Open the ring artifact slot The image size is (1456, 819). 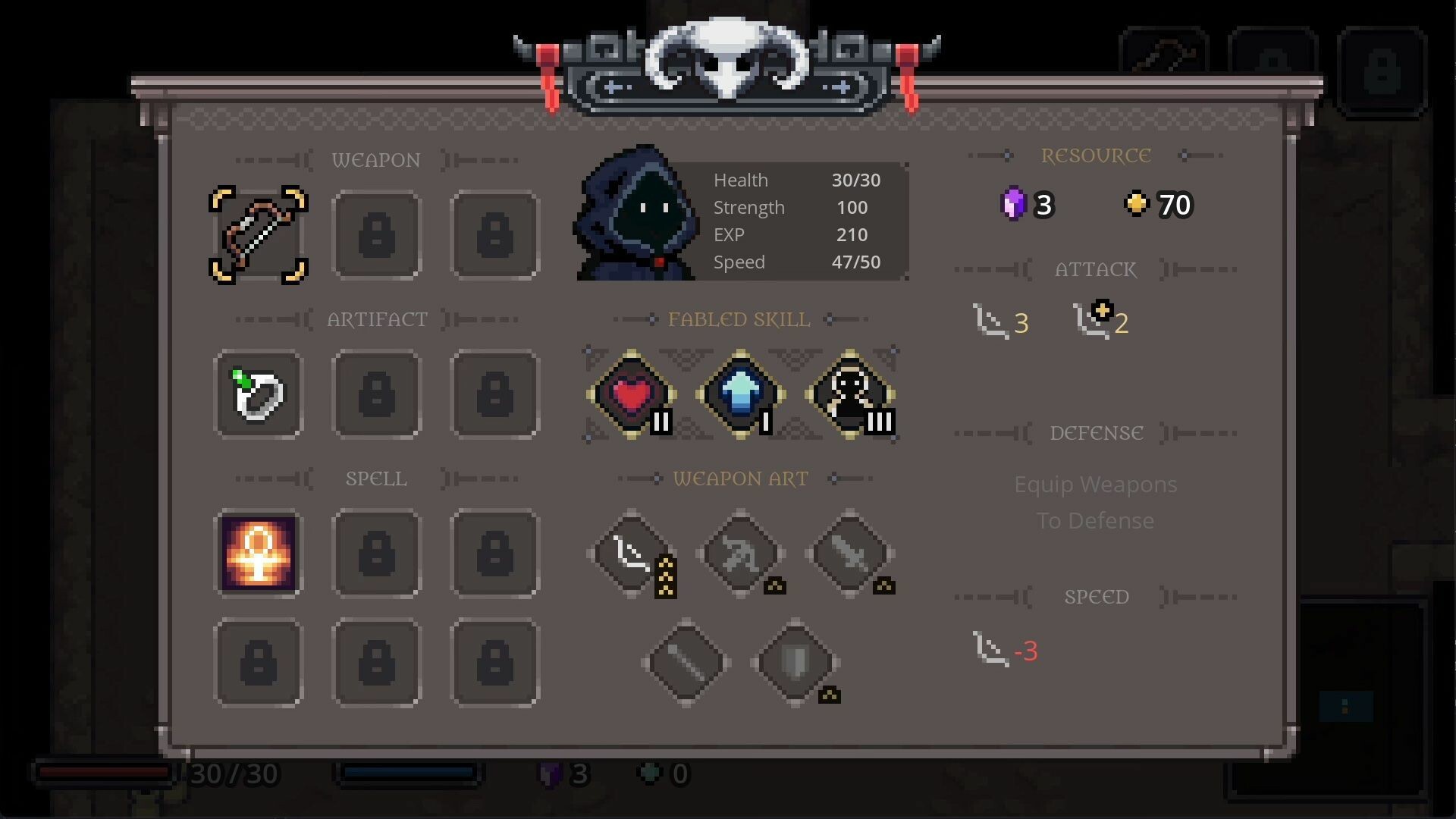click(259, 394)
